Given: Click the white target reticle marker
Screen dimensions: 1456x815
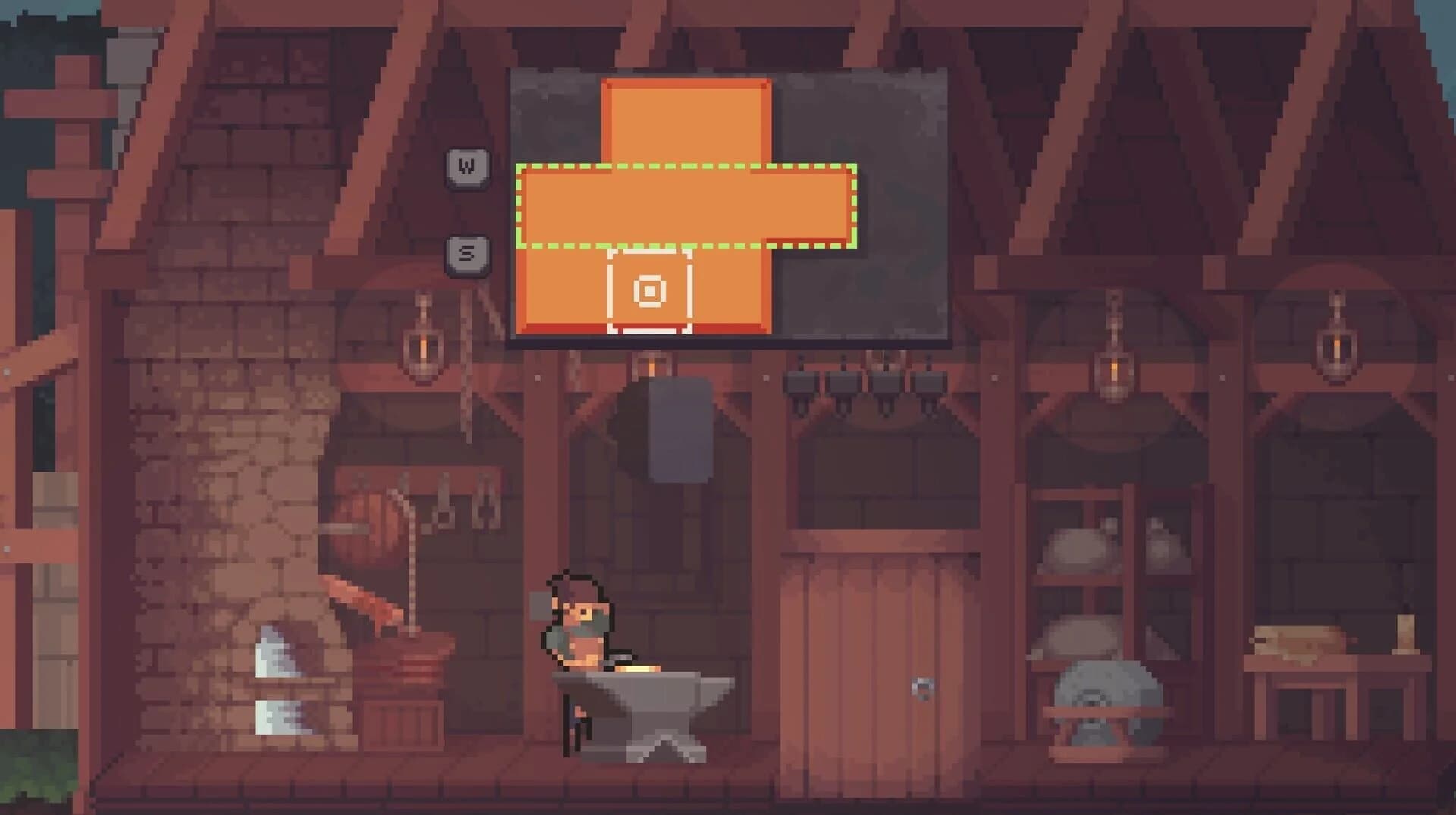Looking at the screenshot, I should click(651, 291).
